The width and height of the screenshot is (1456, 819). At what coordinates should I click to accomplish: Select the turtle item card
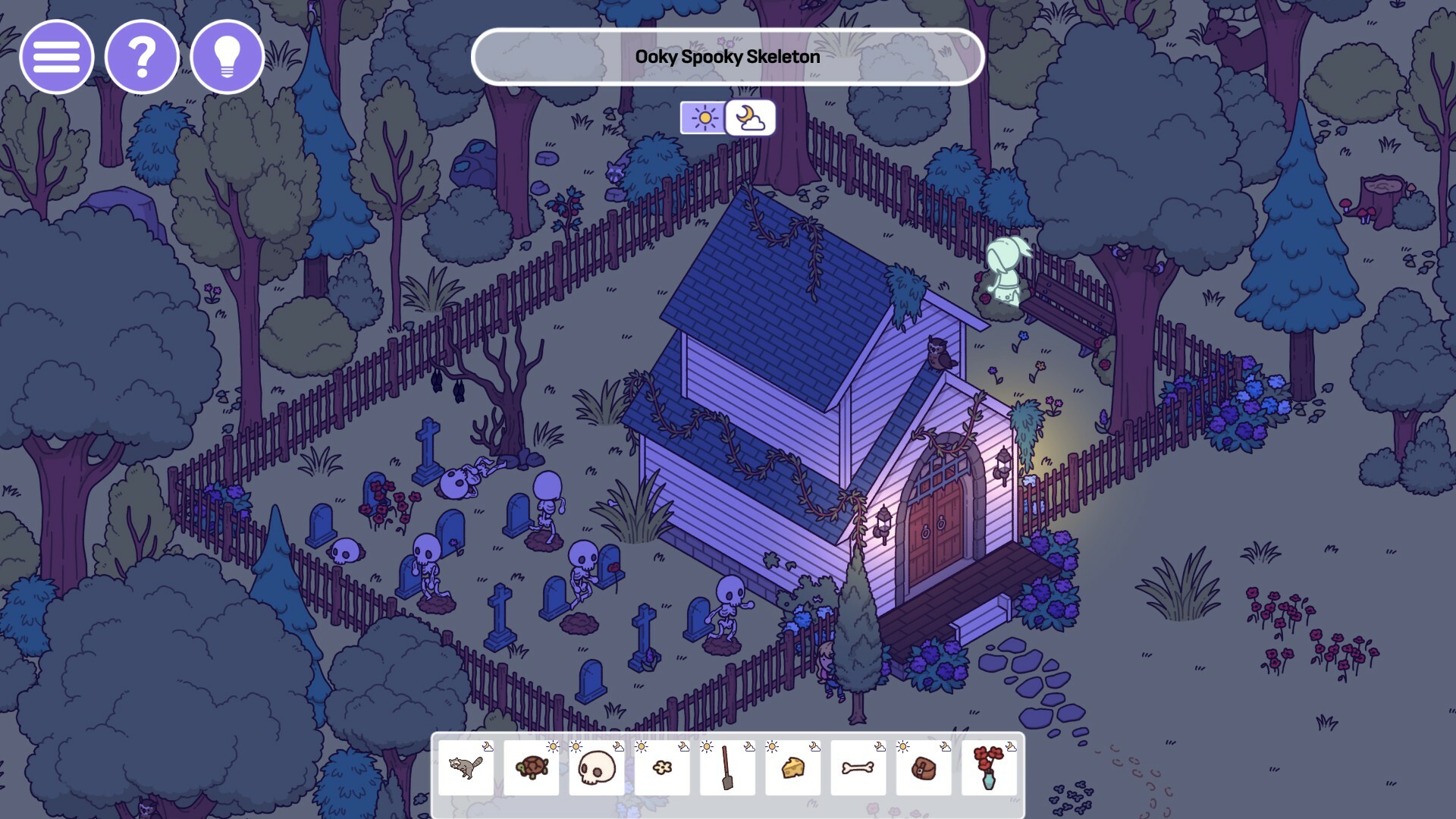(x=531, y=767)
